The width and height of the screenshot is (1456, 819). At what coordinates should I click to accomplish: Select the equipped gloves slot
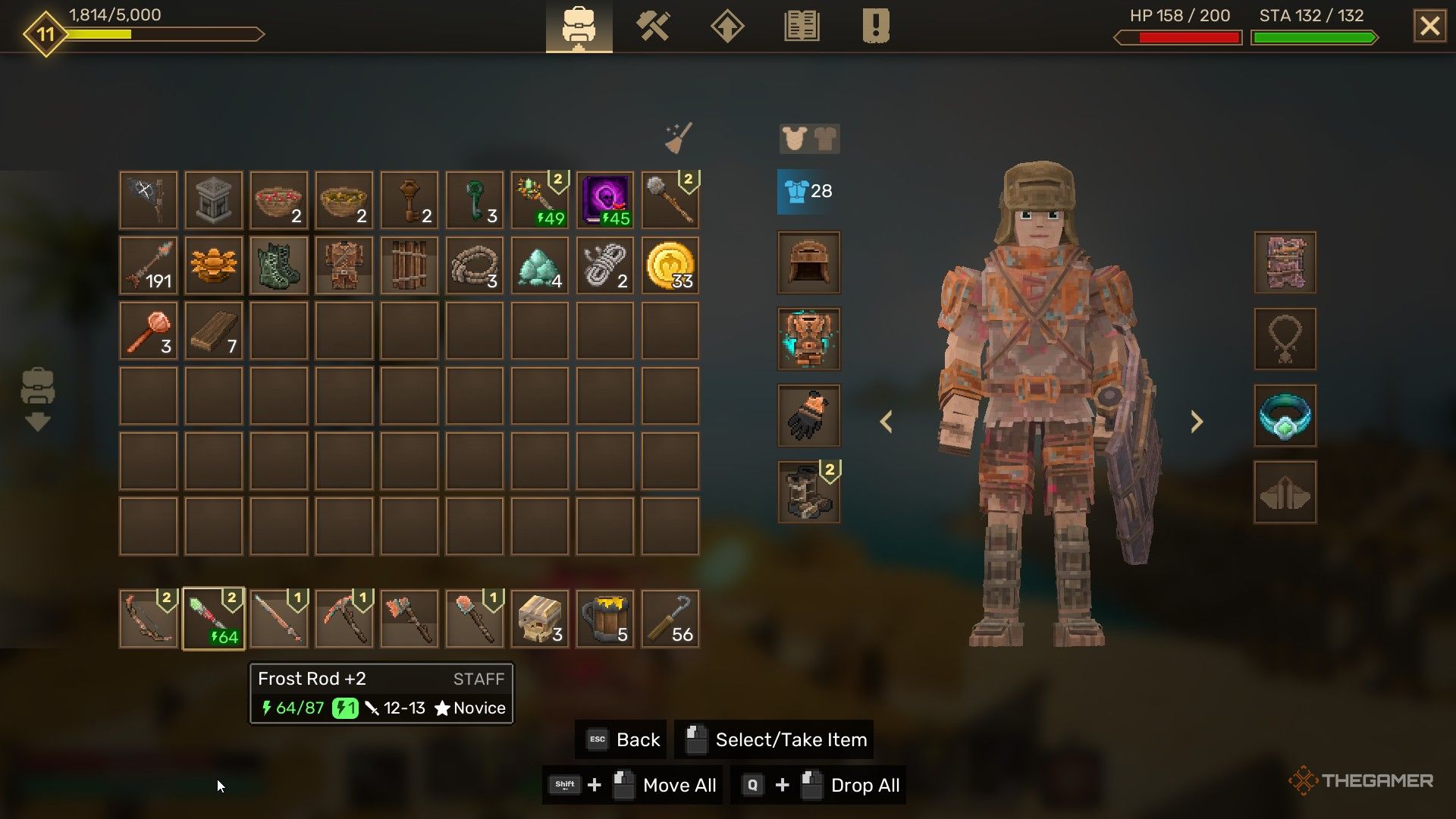click(808, 416)
